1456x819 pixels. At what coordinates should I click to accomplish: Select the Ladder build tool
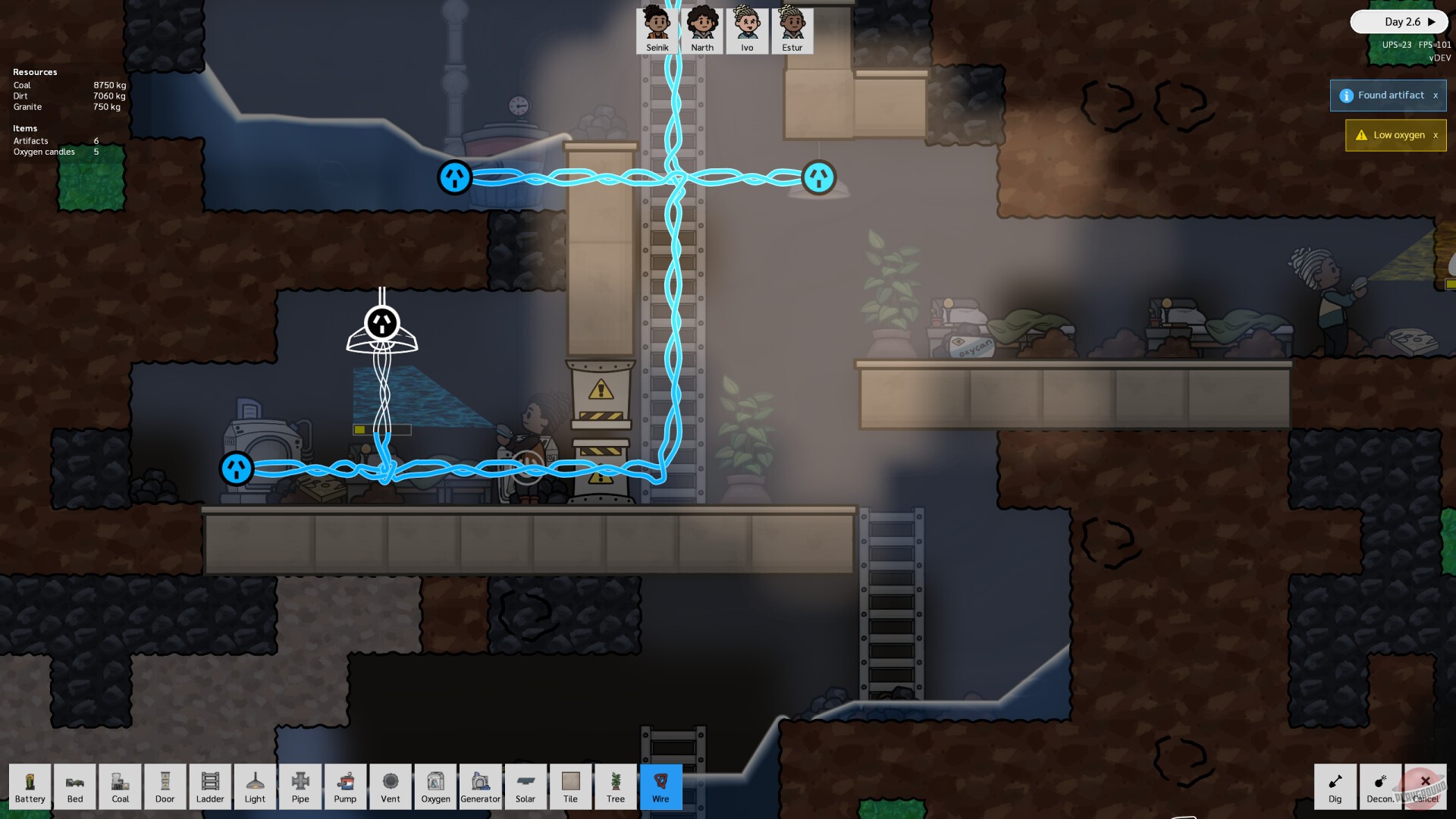pos(209,786)
